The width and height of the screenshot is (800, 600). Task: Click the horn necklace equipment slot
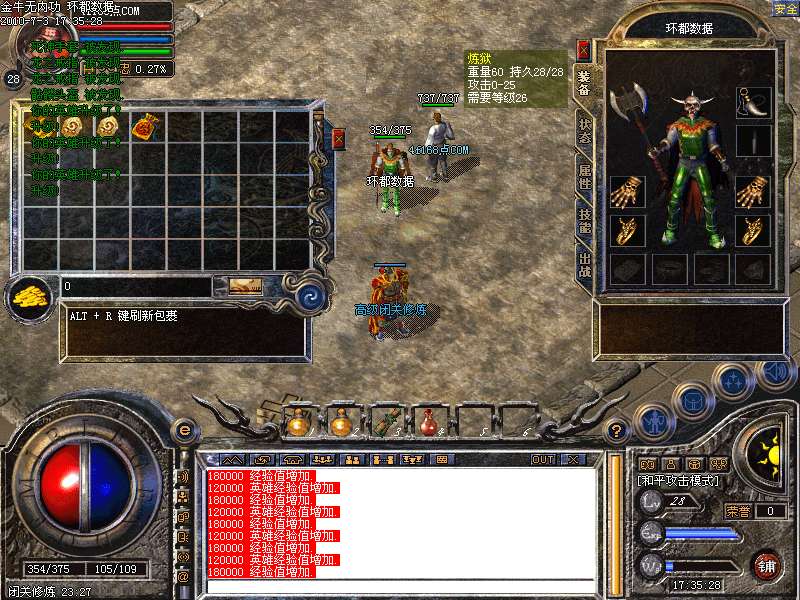[752, 101]
